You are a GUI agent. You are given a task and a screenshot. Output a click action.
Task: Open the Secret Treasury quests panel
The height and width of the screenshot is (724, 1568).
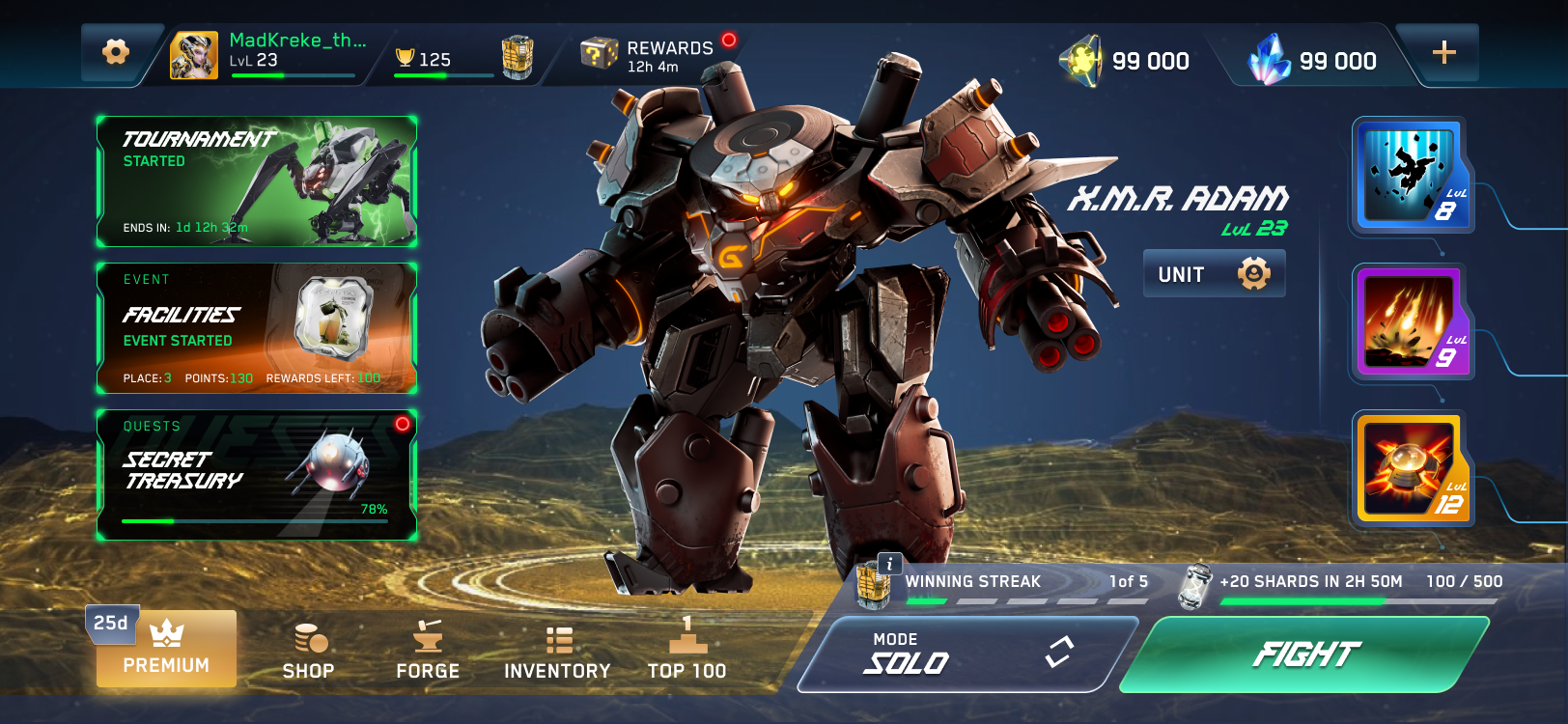tap(257, 475)
